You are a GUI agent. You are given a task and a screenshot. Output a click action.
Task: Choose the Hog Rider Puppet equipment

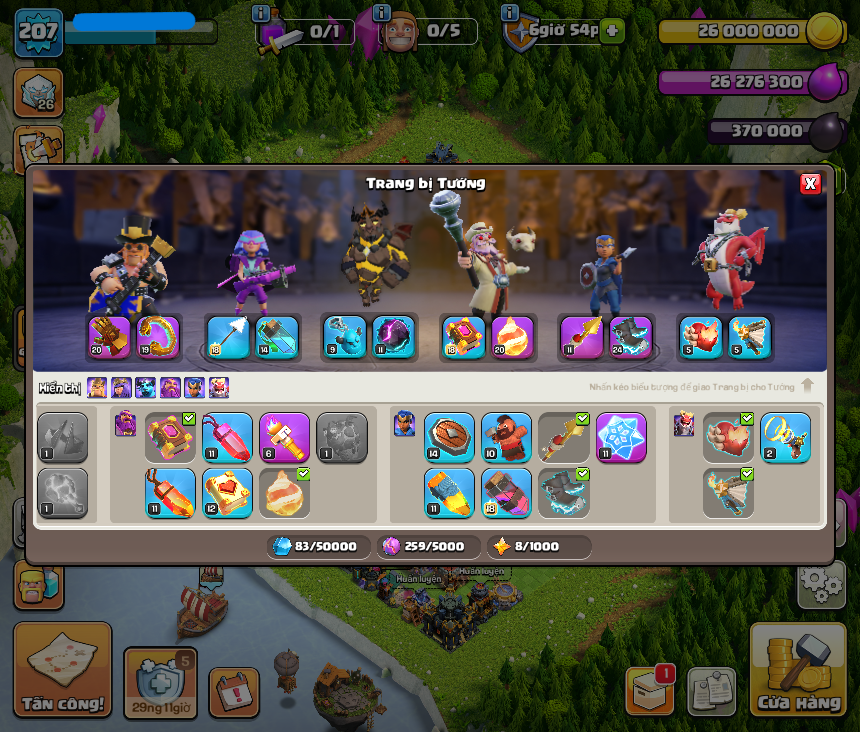coord(506,437)
